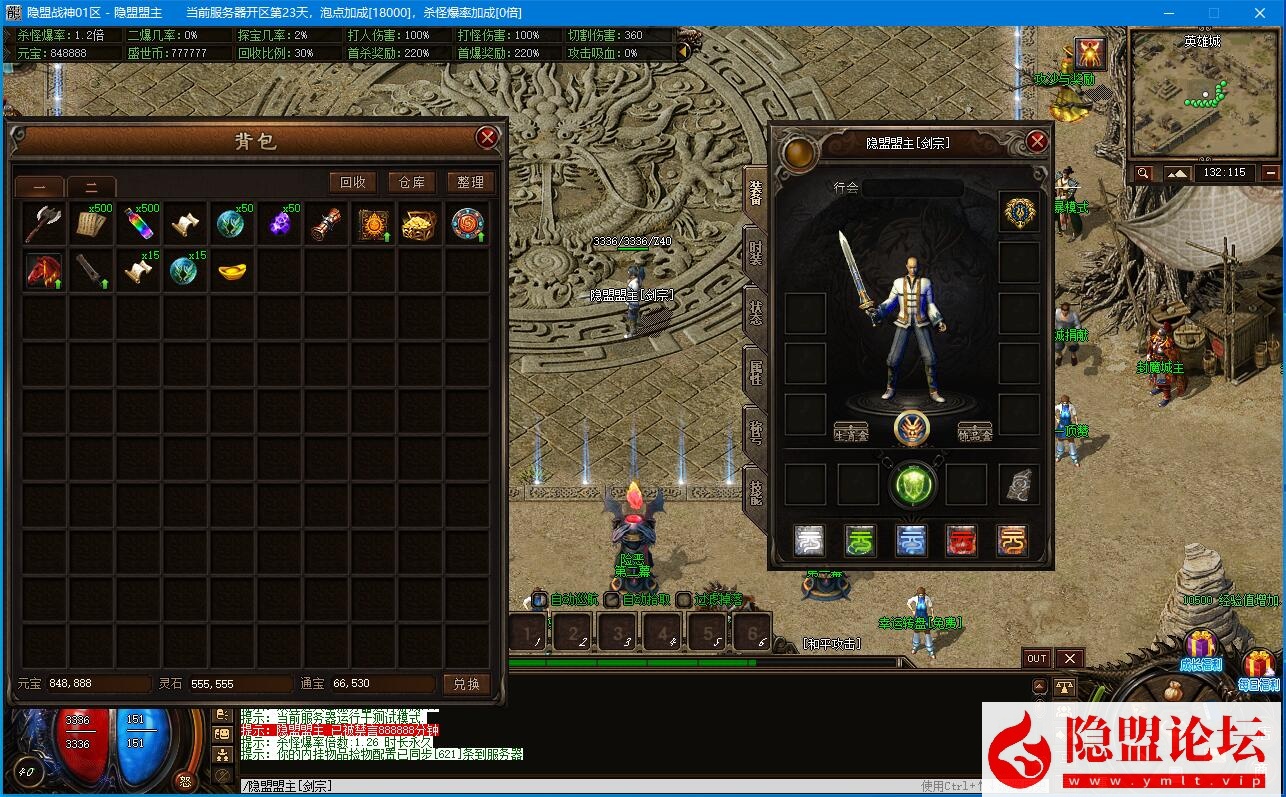Close the 背包 backpack window
Screen dimensions: 1286x797
pyautogui.click(x=487, y=138)
